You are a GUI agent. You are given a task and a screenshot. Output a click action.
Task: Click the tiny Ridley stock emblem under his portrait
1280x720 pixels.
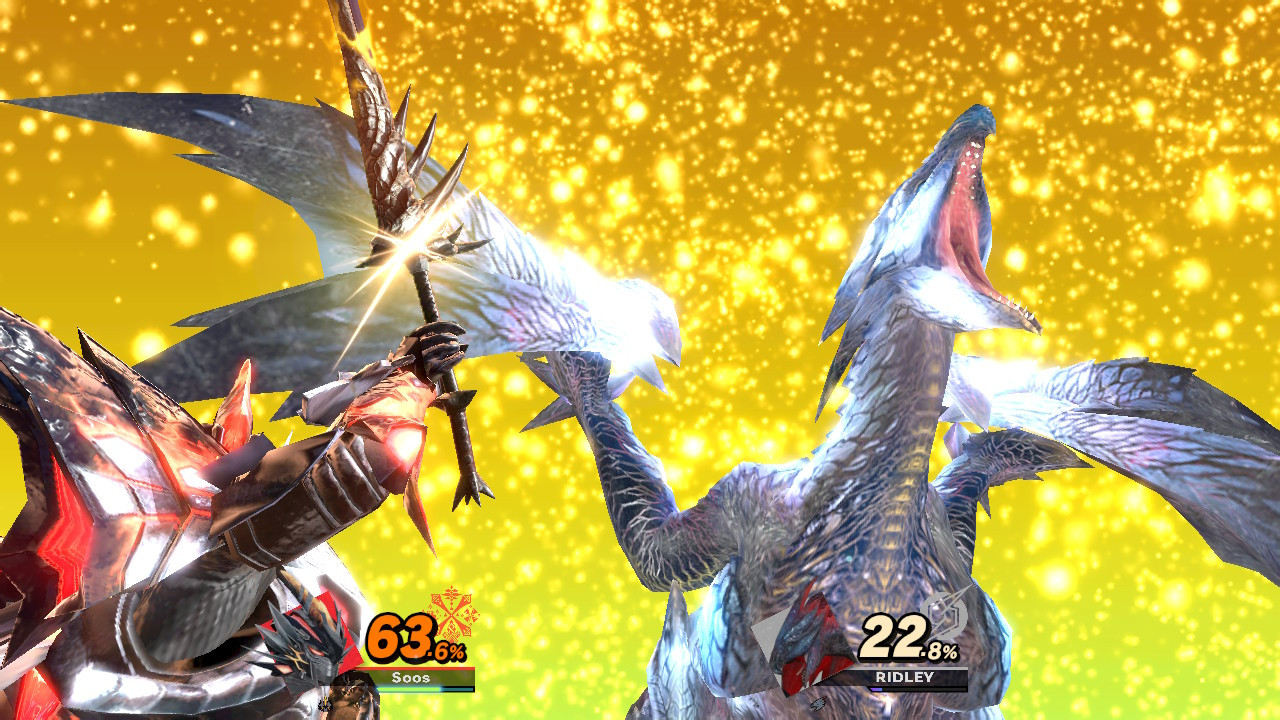(x=818, y=701)
